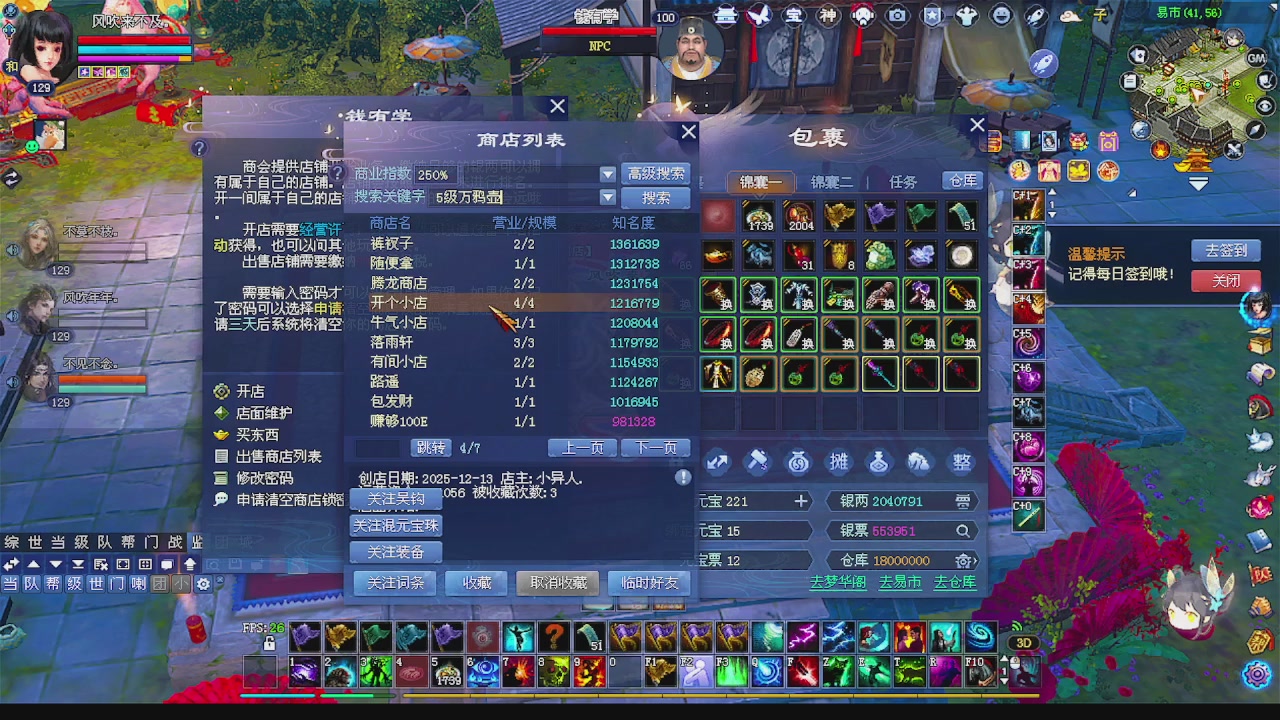1280x720 pixels.
Task: Open the camera screenshot icon on the top bar
Action: pos(897,15)
